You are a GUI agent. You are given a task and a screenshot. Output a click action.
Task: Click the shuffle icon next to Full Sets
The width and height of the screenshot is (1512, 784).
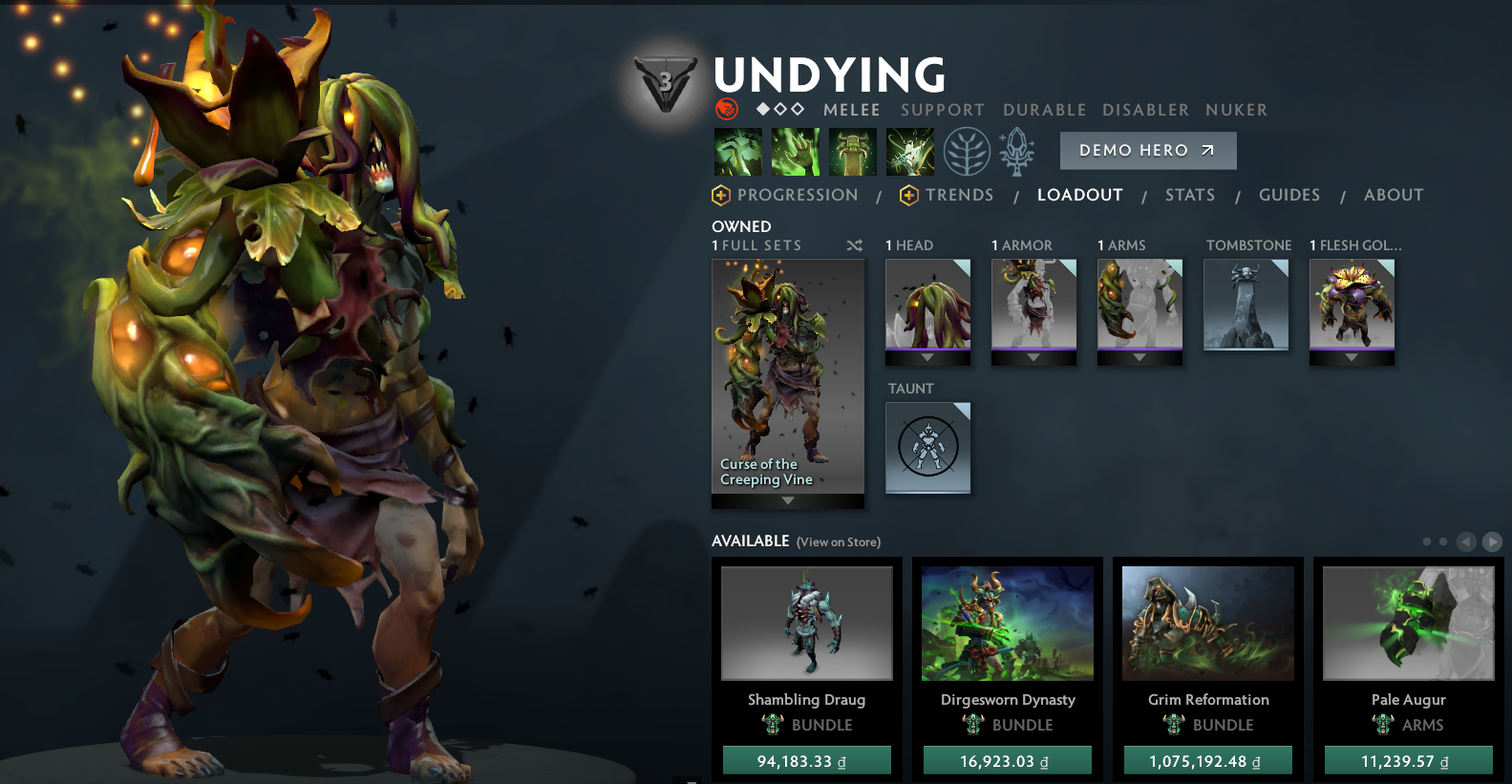click(x=855, y=245)
